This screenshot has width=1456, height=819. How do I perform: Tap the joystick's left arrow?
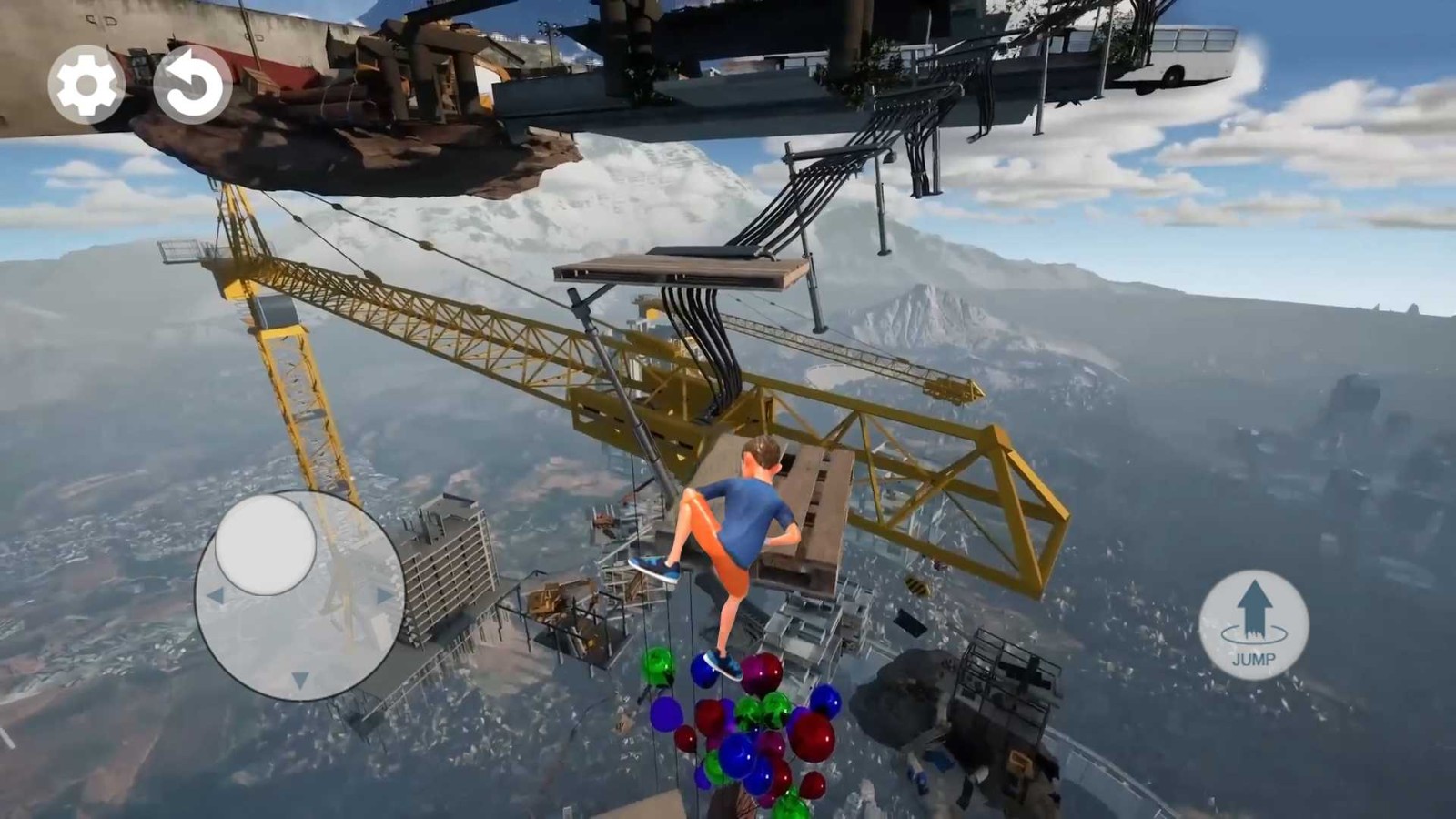pos(216,596)
